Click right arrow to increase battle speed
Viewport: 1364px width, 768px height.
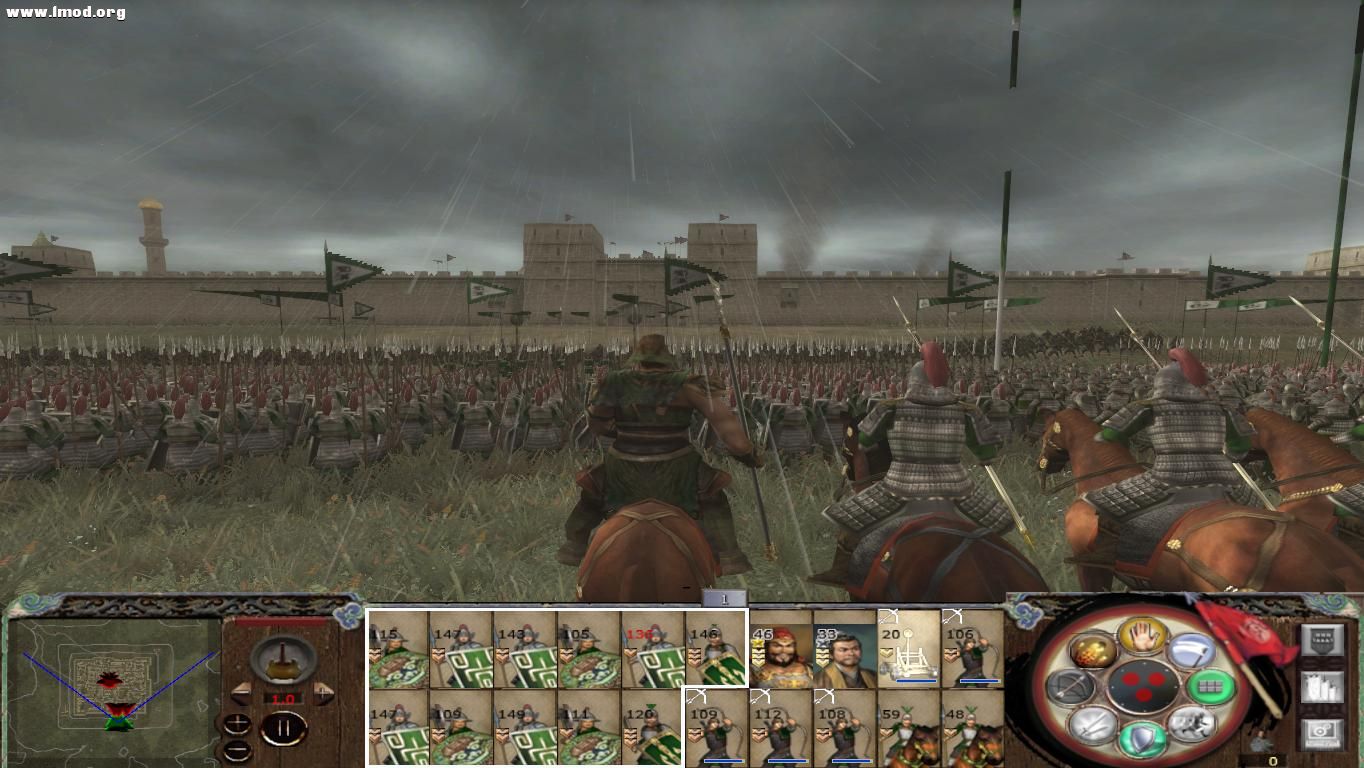(x=324, y=693)
